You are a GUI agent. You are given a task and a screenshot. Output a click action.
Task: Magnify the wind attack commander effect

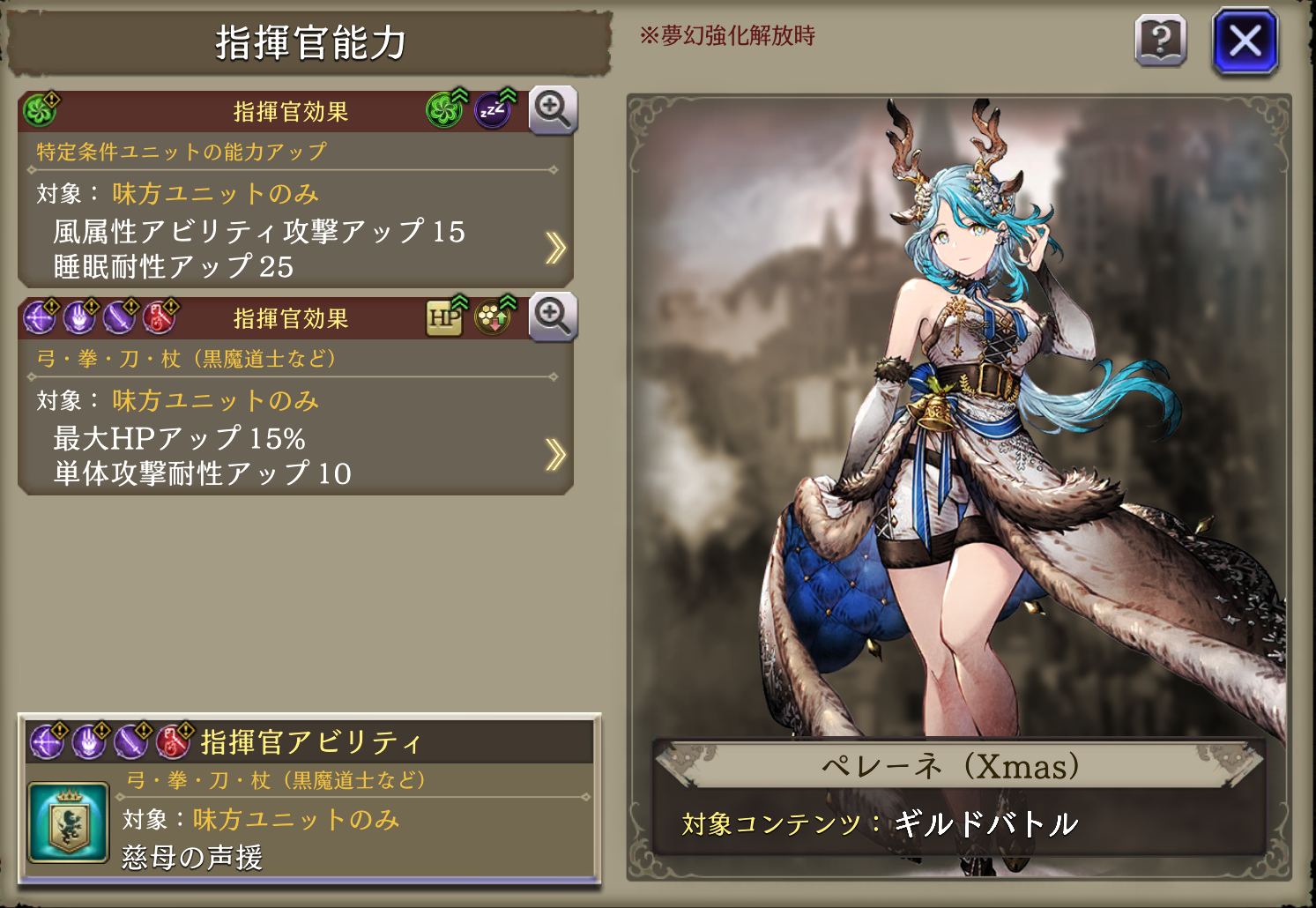[x=553, y=110]
